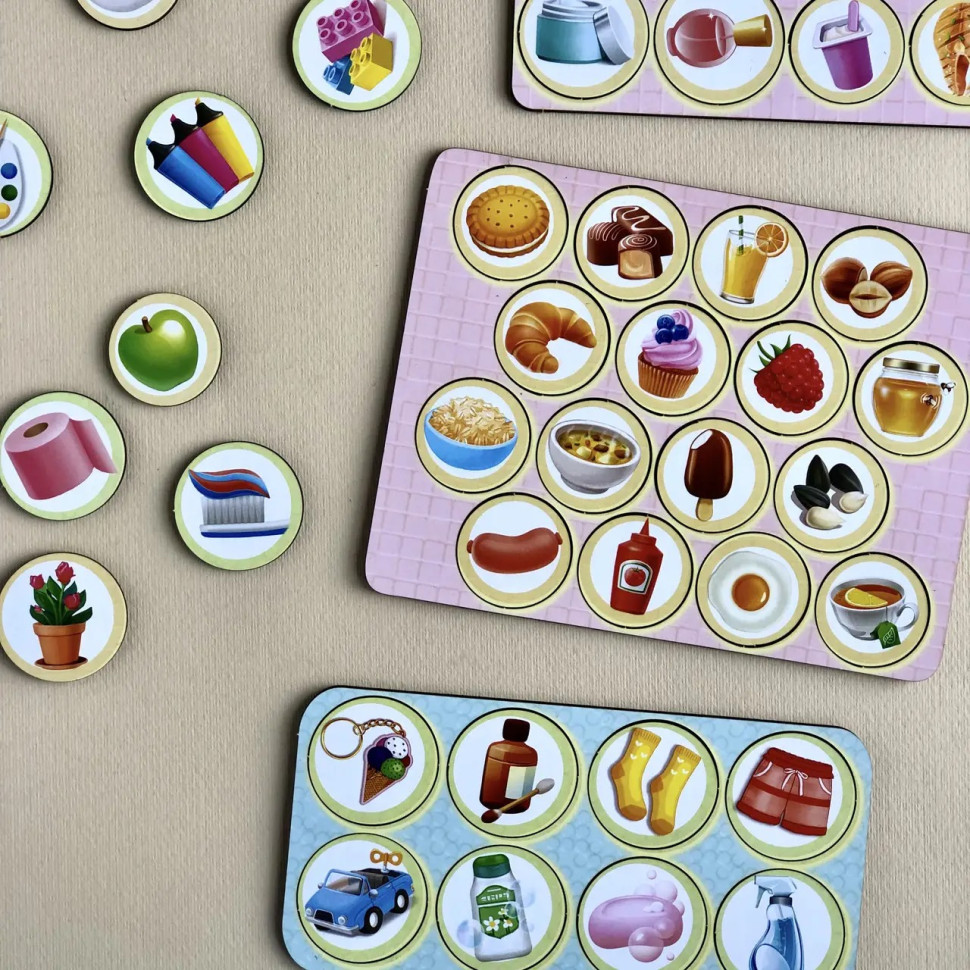Viewport: 970px width, 970px height.
Task: Choose the lemon tea cup tile
Action: [872, 610]
